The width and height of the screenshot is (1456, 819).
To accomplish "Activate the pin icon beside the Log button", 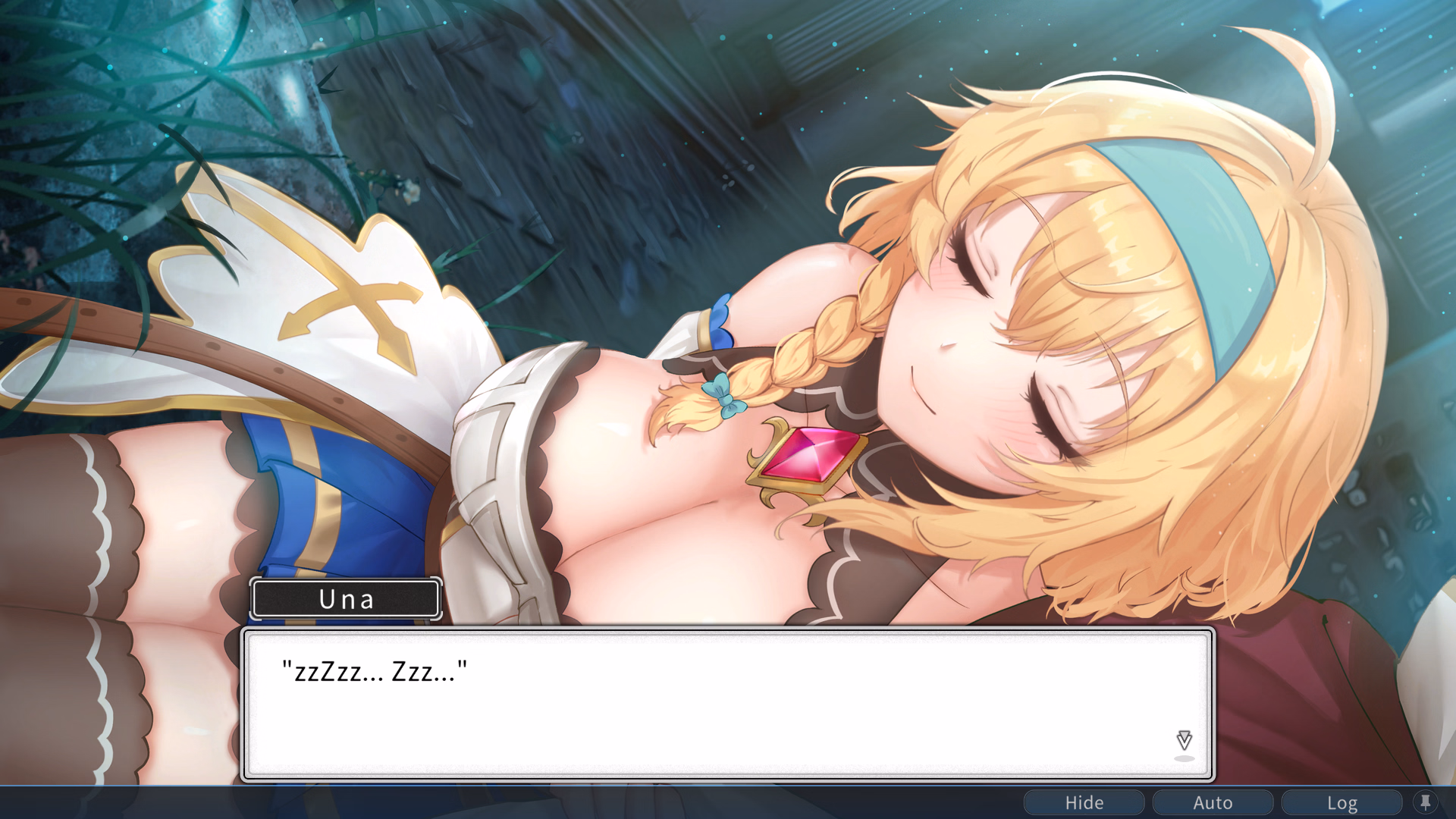I will [x=1426, y=802].
